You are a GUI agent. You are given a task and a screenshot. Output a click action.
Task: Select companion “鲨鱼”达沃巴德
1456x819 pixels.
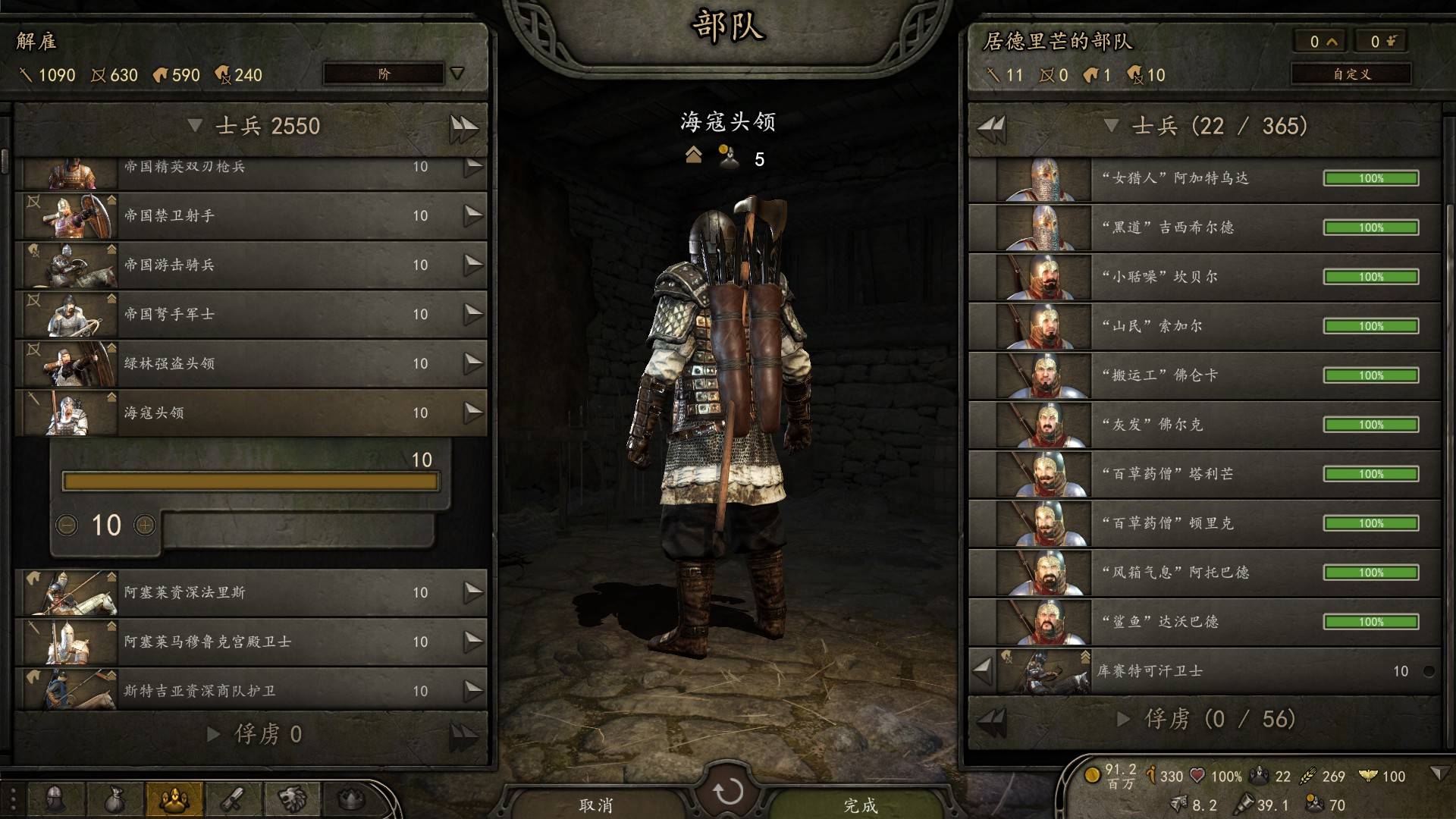pos(1204,623)
